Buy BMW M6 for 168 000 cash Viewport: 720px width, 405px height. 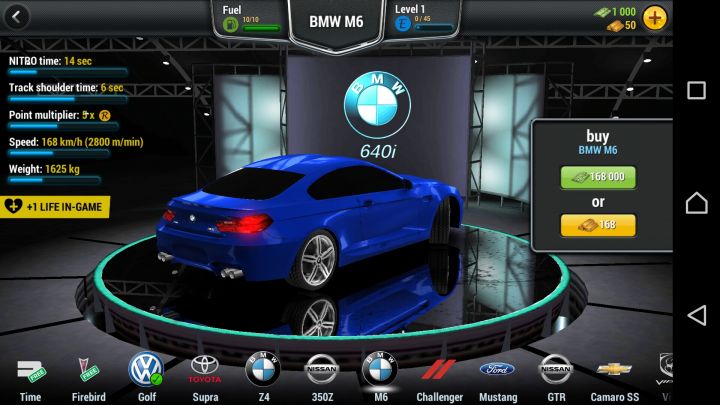tap(597, 177)
